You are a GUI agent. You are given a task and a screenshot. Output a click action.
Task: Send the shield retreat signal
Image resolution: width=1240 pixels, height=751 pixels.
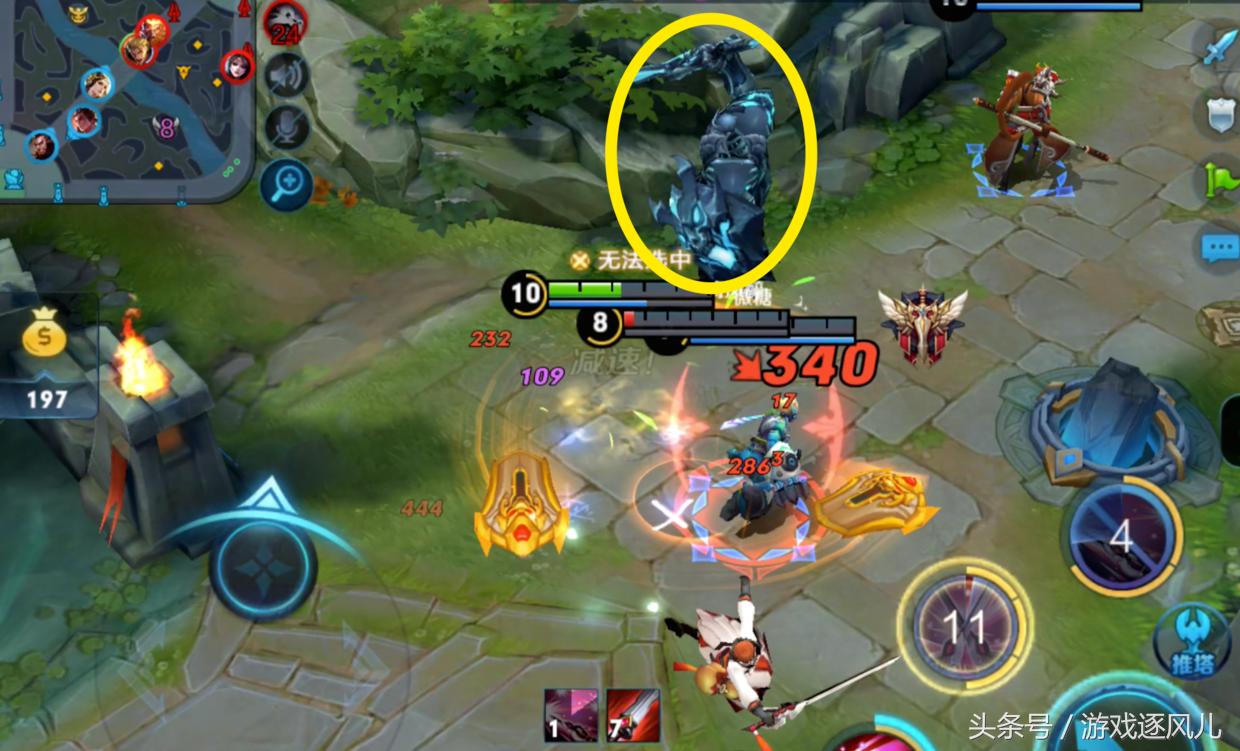point(1222,115)
